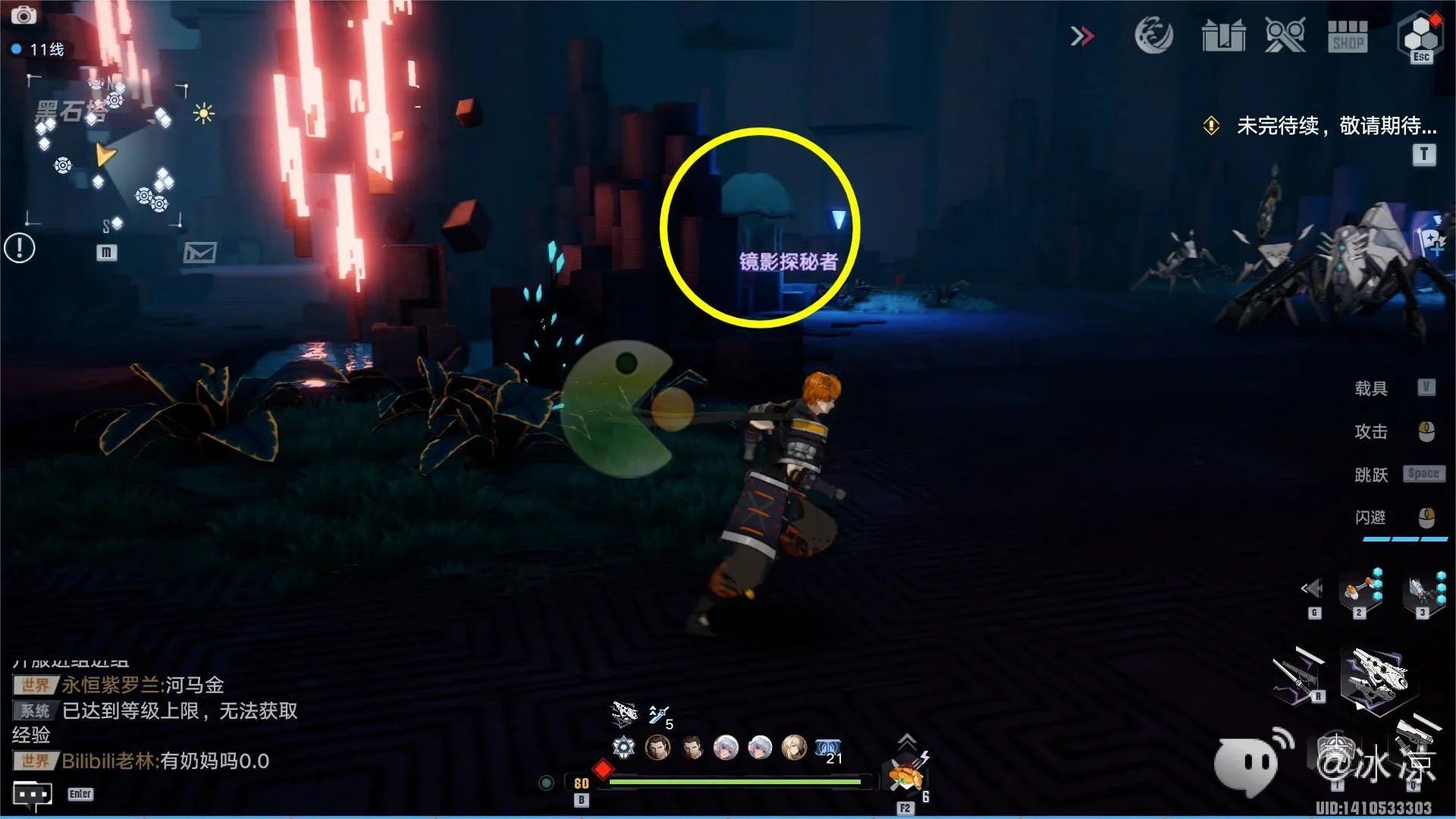
Task: Use the main weapon skill hexagon
Action: click(x=1374, y=677)
